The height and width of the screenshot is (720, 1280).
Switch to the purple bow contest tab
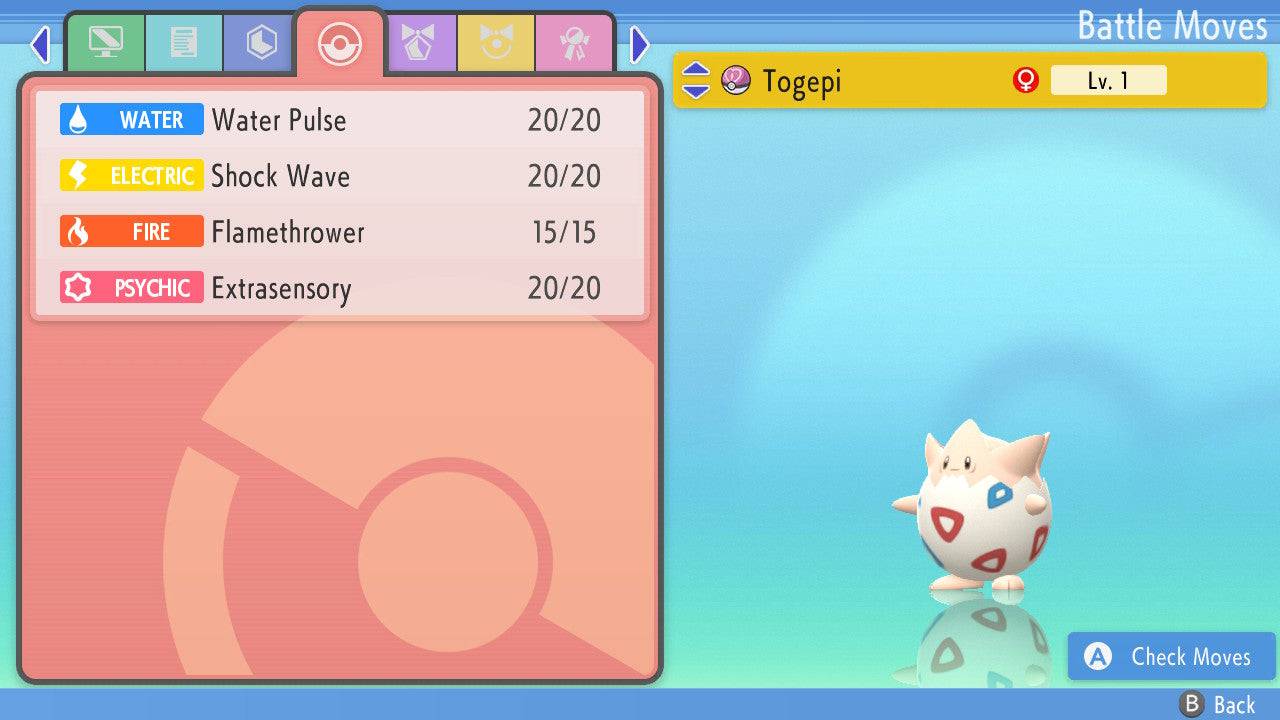[418, 43]
